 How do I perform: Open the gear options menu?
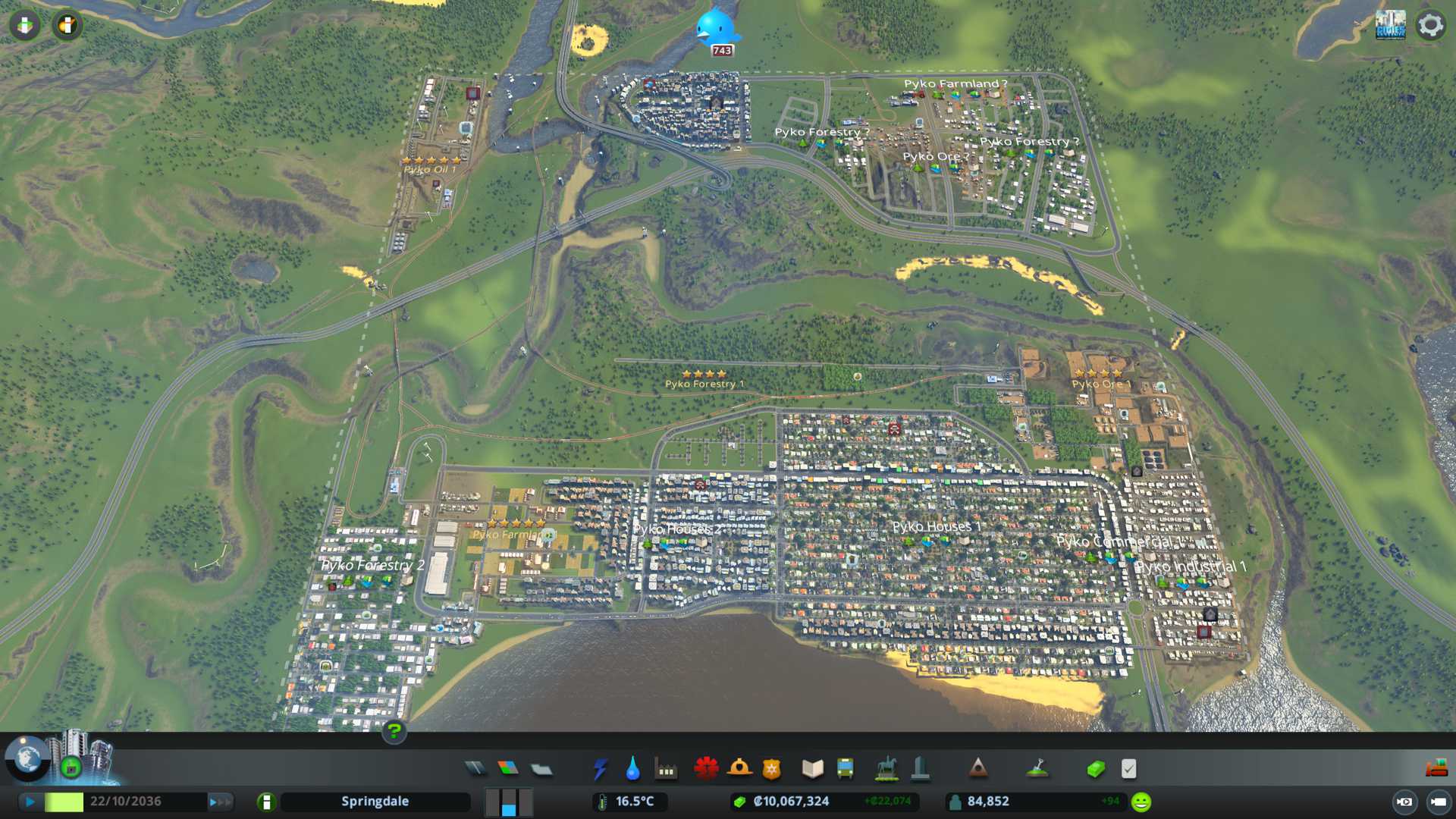tap(1430, 25)
